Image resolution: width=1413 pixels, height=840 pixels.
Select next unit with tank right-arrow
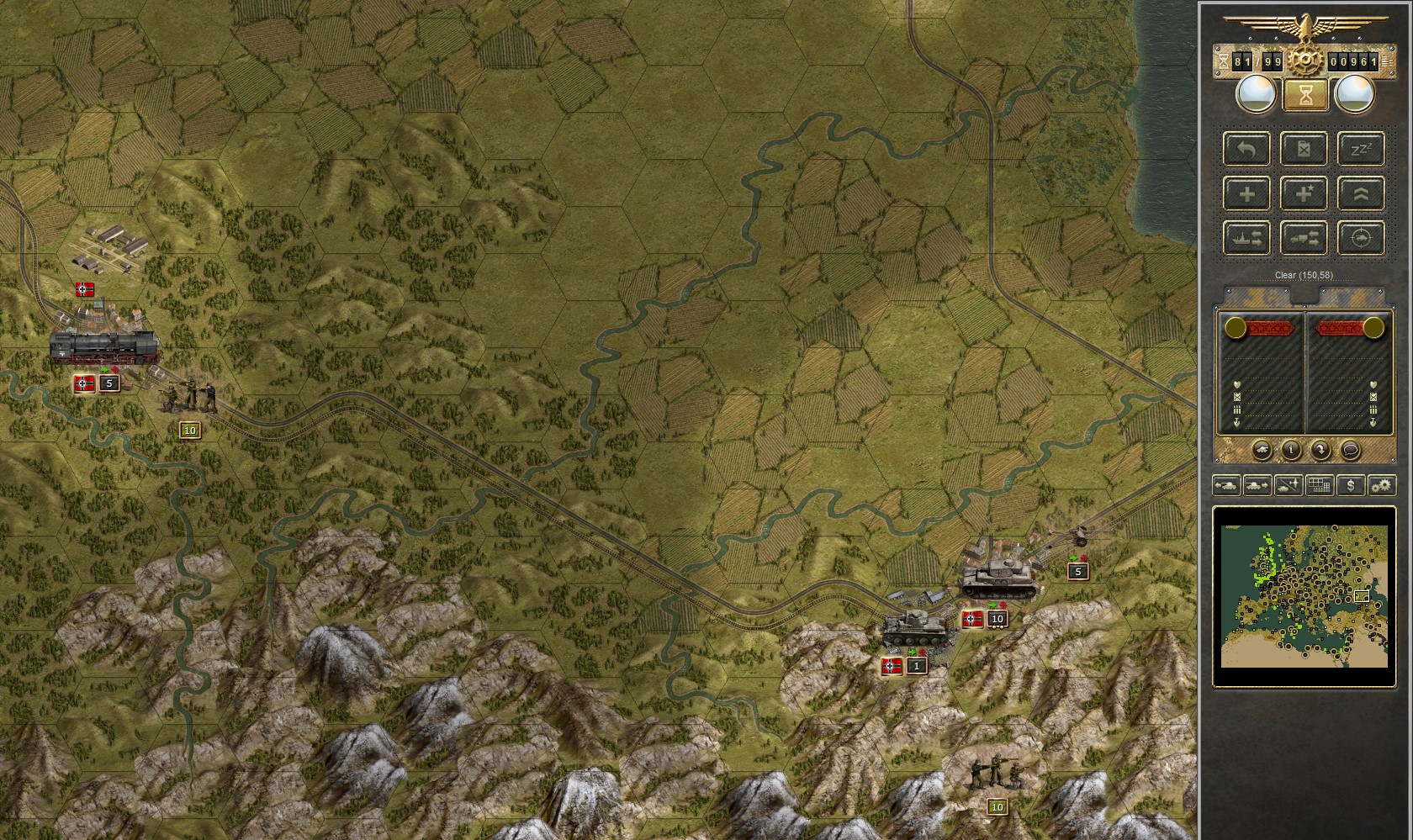1256,486
